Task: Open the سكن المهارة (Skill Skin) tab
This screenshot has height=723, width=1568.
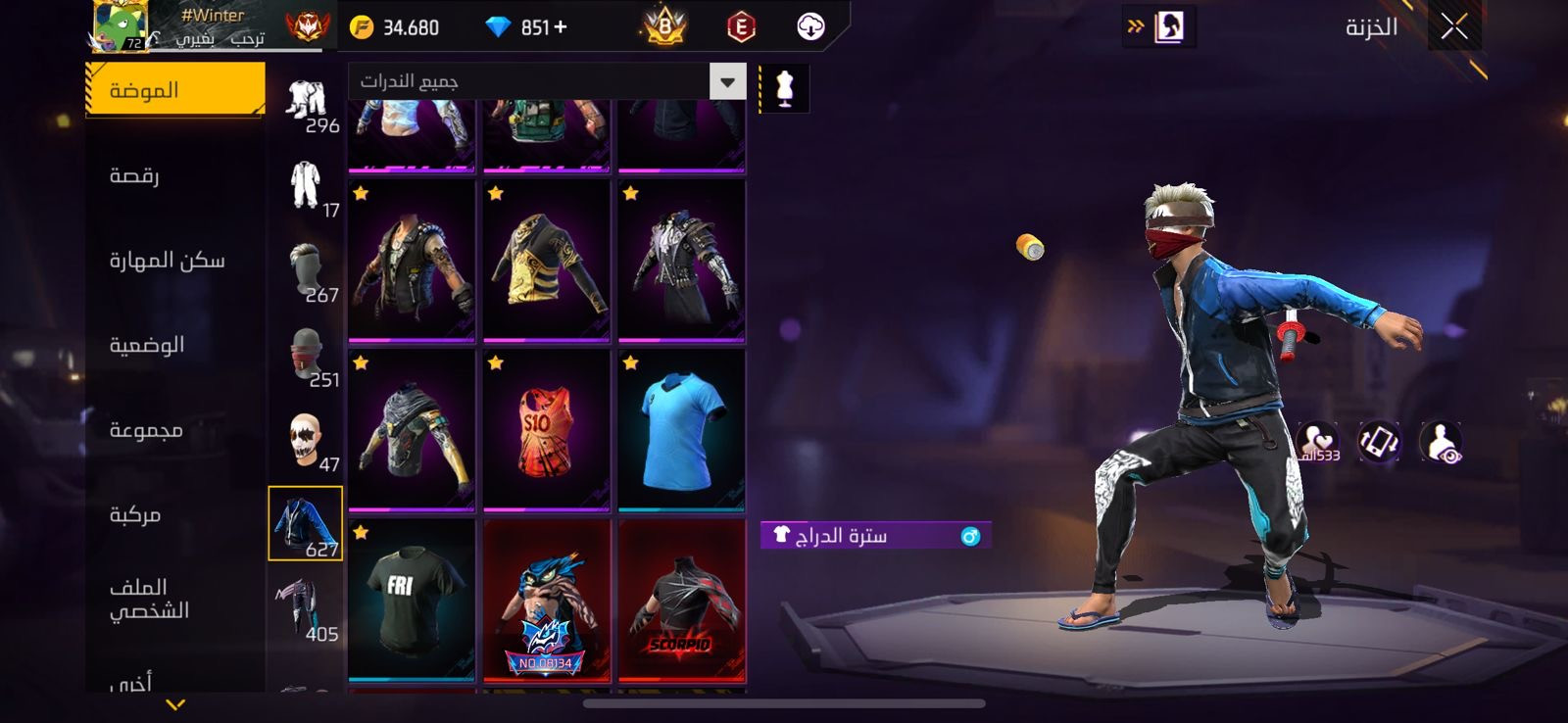Action: pos(167,261)
